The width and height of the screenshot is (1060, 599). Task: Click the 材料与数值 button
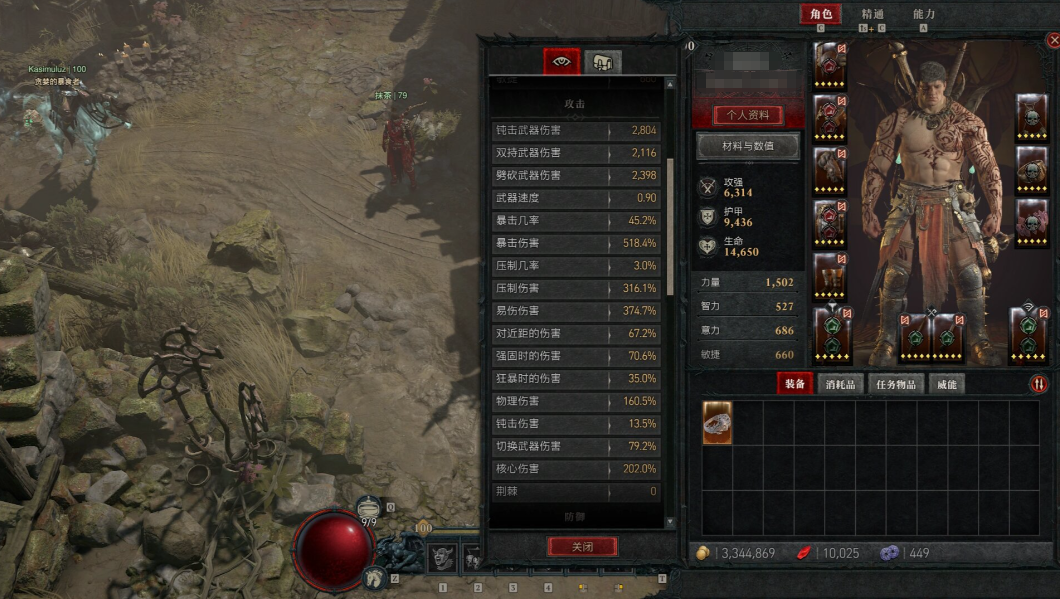click(748, 147)
